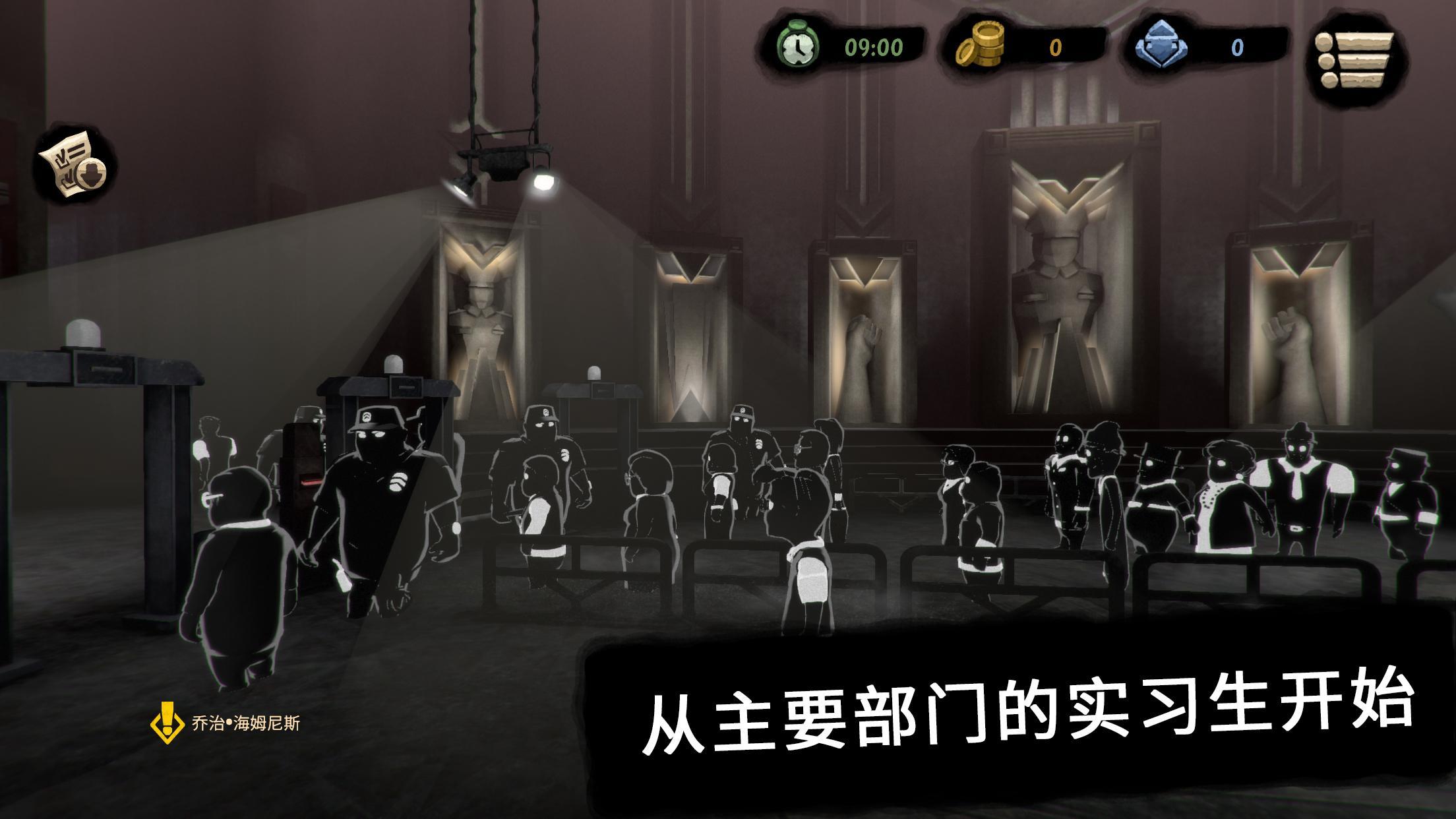Select the guard officer near the metal detector
The image size is (1456, 819).
(375, 488)
